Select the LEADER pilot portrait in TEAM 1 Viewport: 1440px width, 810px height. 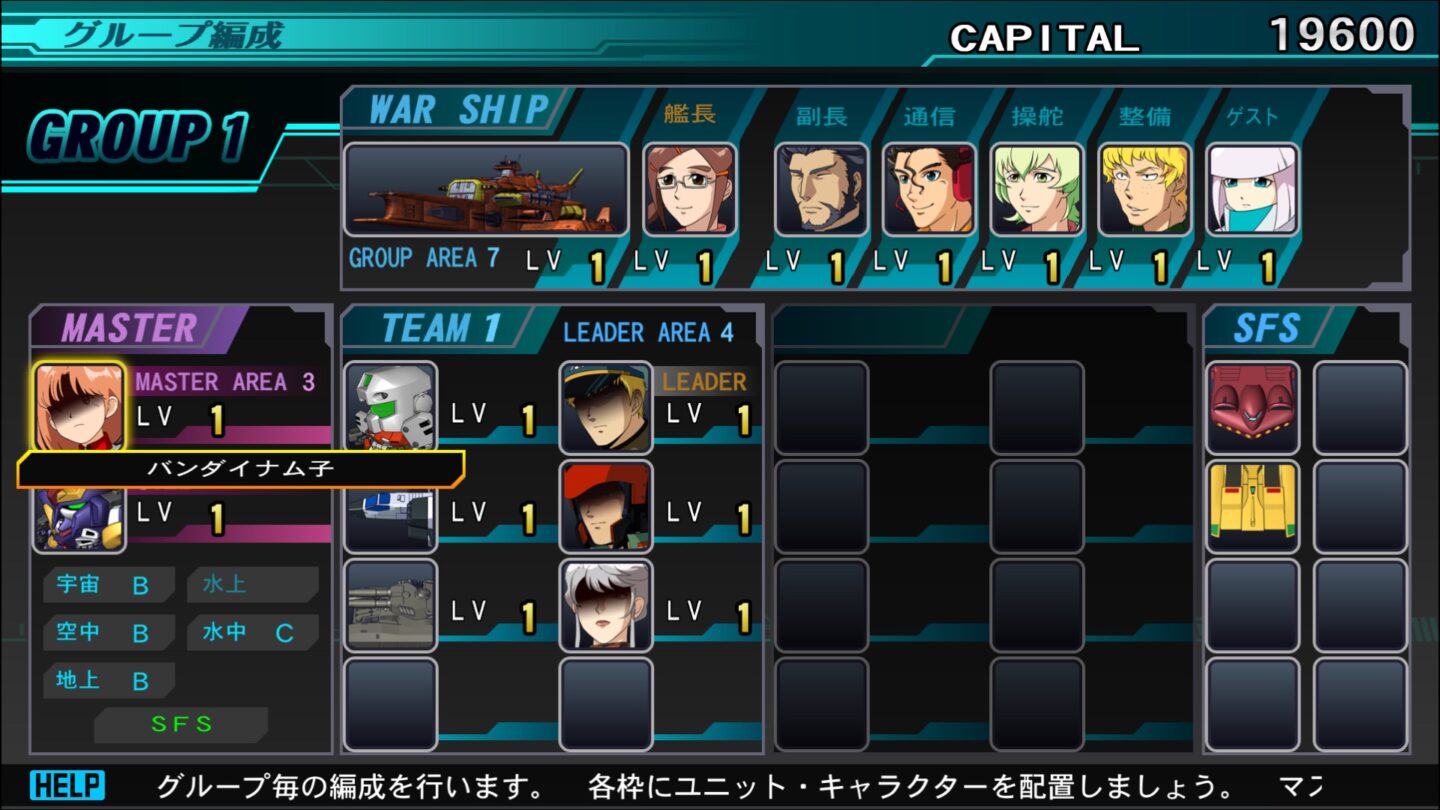pyautogui.click(x=605, y=407)
